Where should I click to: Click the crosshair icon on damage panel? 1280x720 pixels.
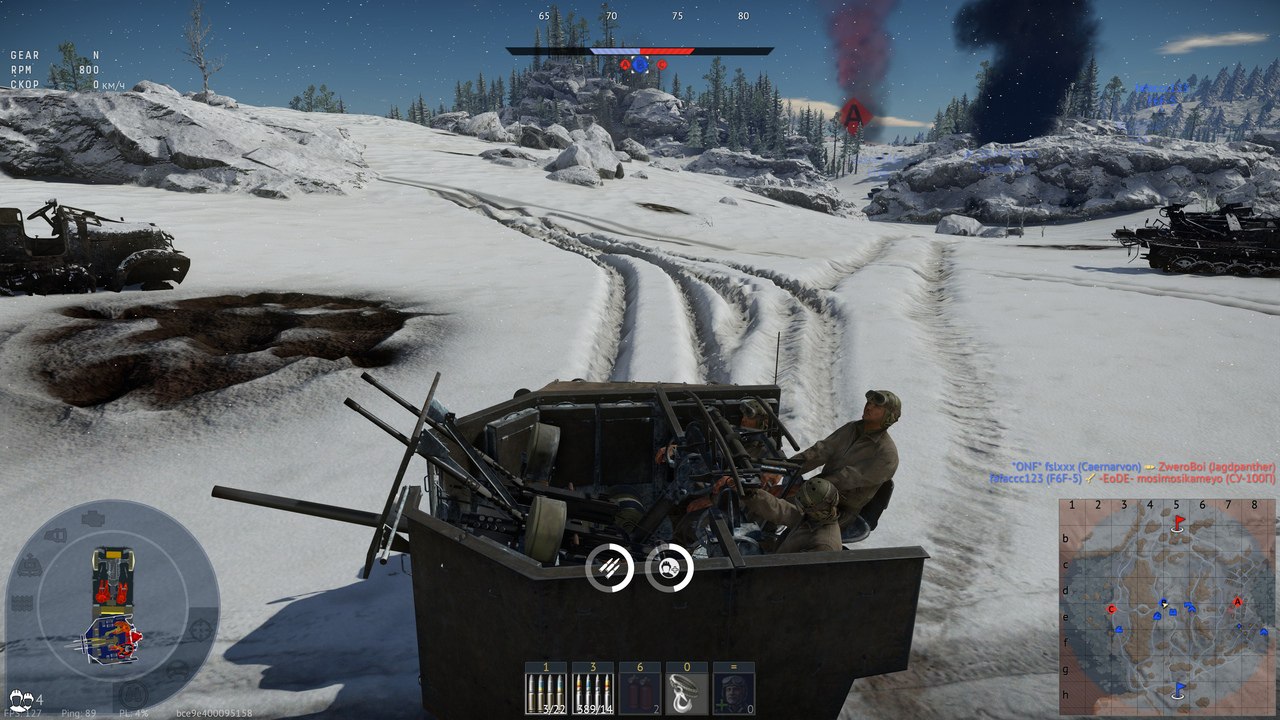coord(201,629)
